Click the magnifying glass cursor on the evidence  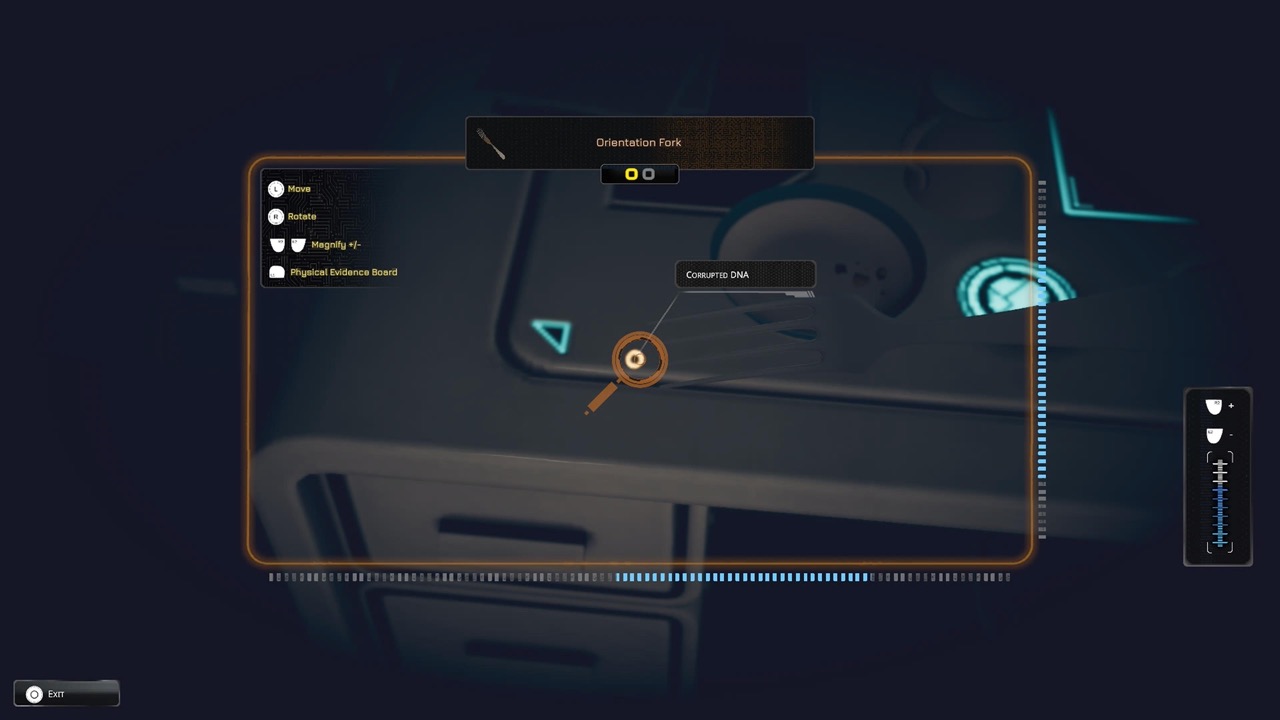(639, 359)
